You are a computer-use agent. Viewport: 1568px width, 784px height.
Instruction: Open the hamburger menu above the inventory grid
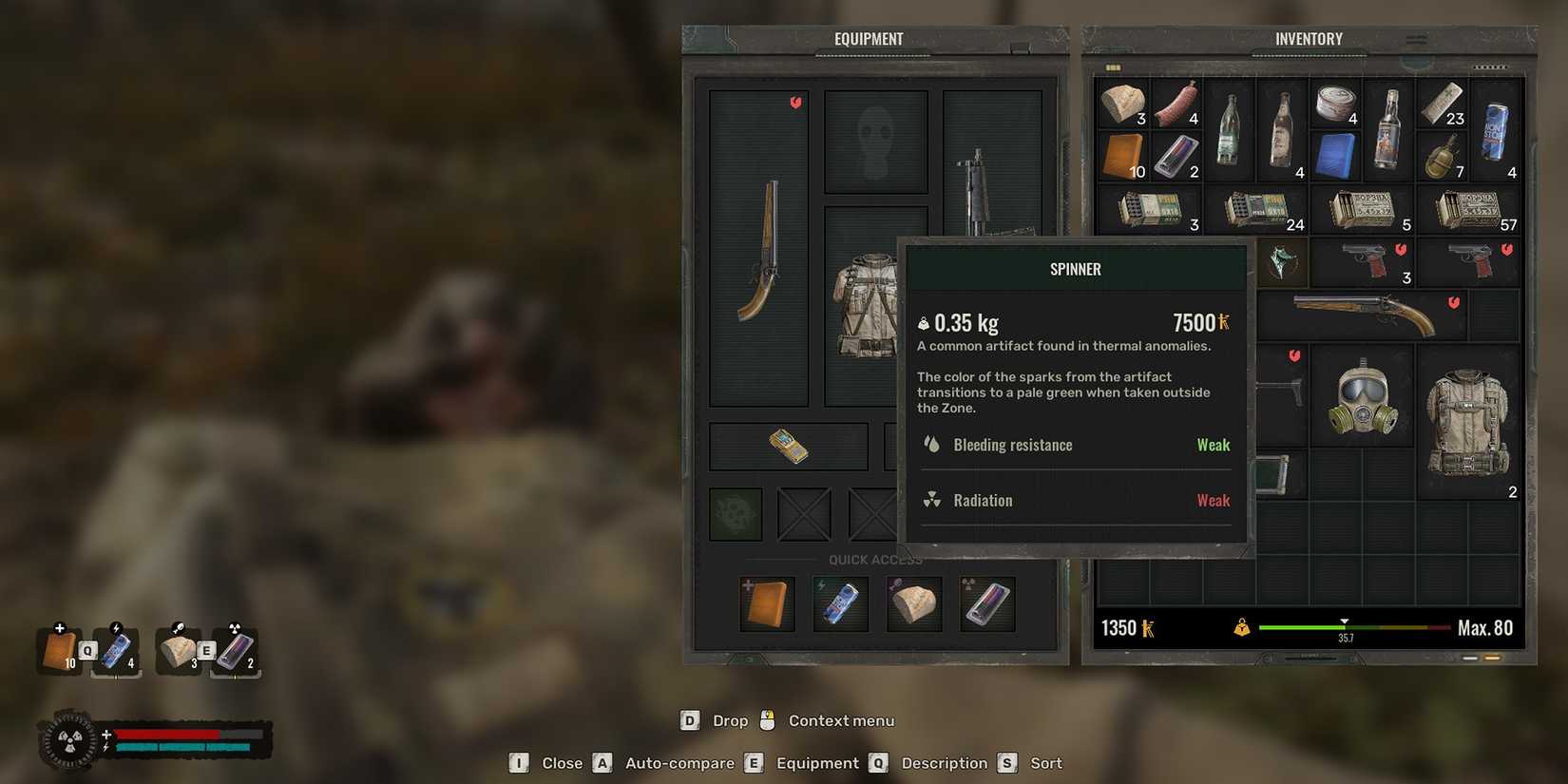coord(1417,40)
